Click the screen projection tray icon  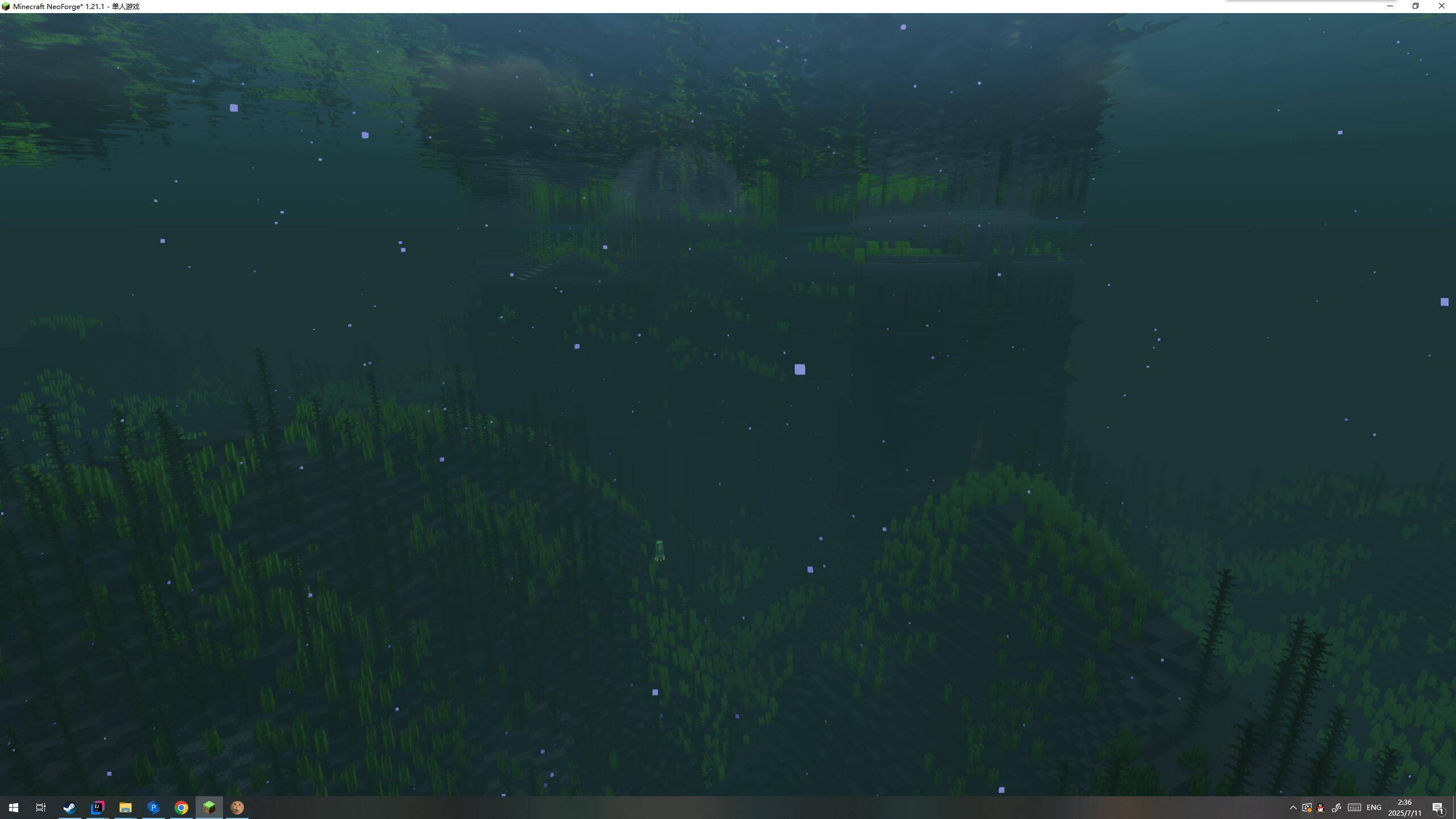click(1306, 808)
